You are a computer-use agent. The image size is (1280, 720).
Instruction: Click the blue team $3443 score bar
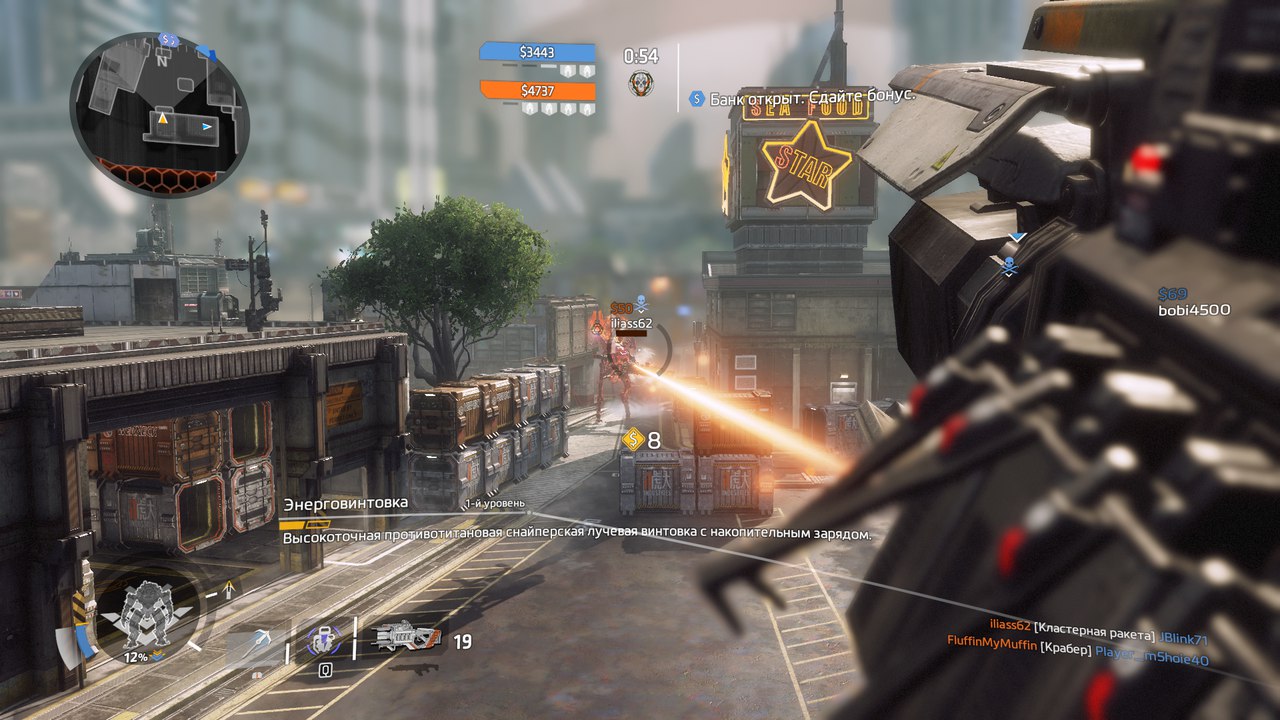537,52
